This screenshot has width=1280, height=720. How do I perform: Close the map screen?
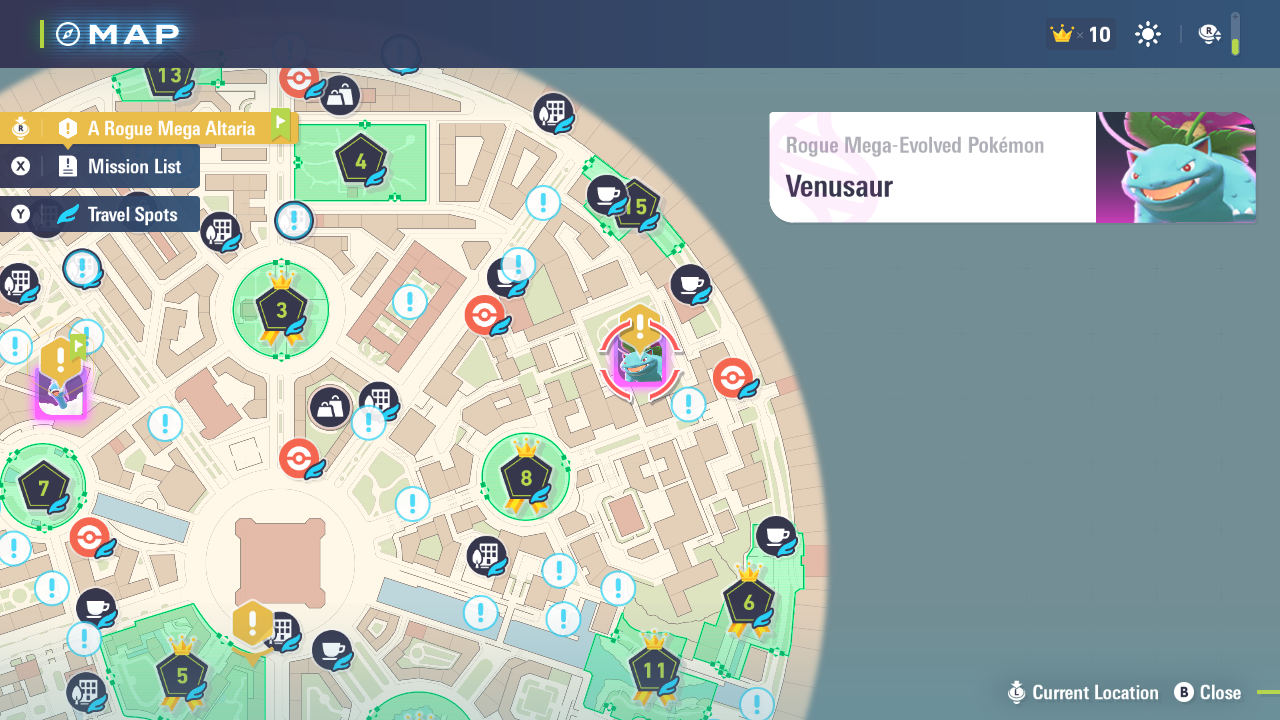1208,692
